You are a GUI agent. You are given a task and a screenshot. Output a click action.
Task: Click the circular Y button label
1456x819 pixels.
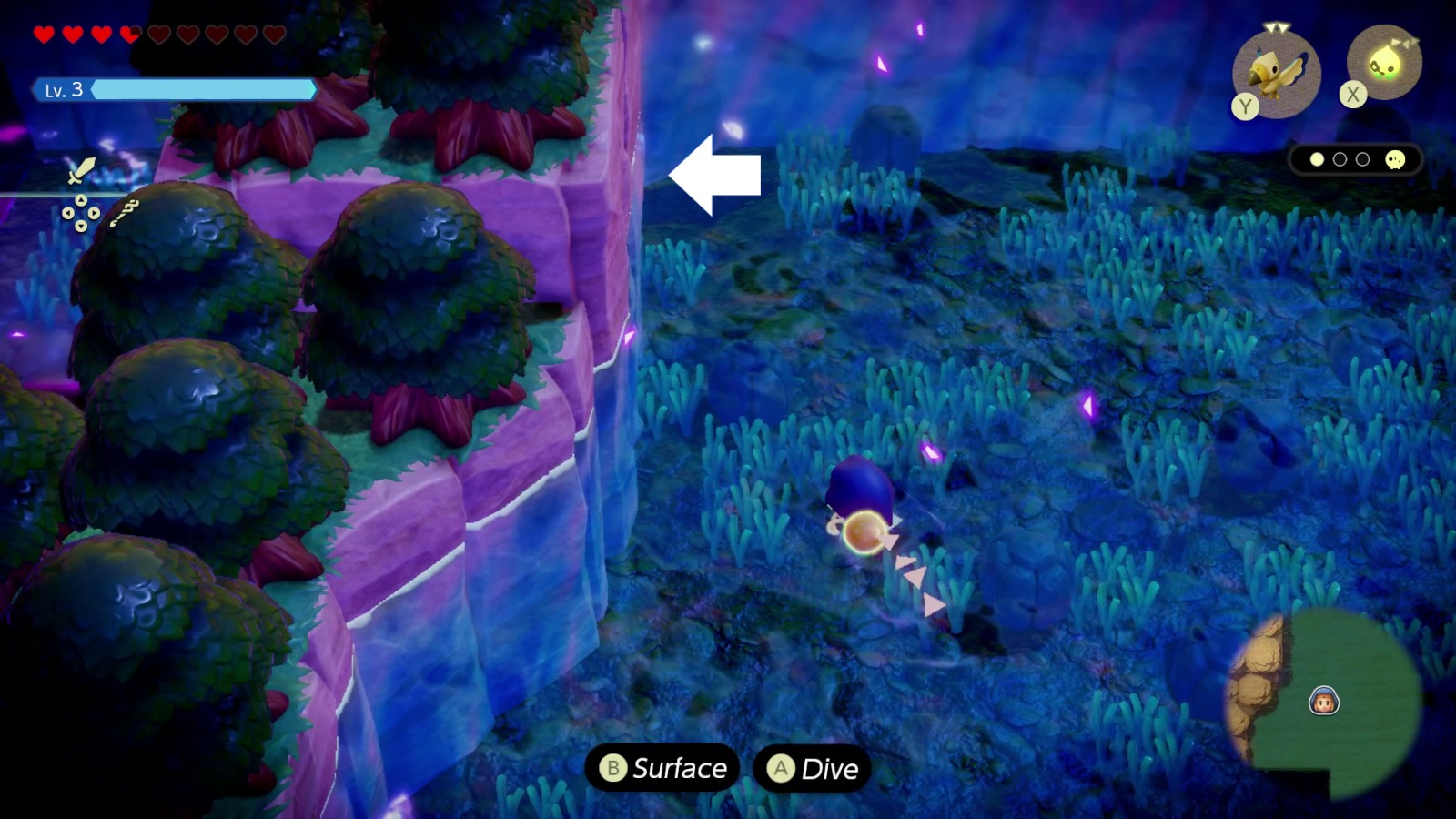coord(1246,105)
